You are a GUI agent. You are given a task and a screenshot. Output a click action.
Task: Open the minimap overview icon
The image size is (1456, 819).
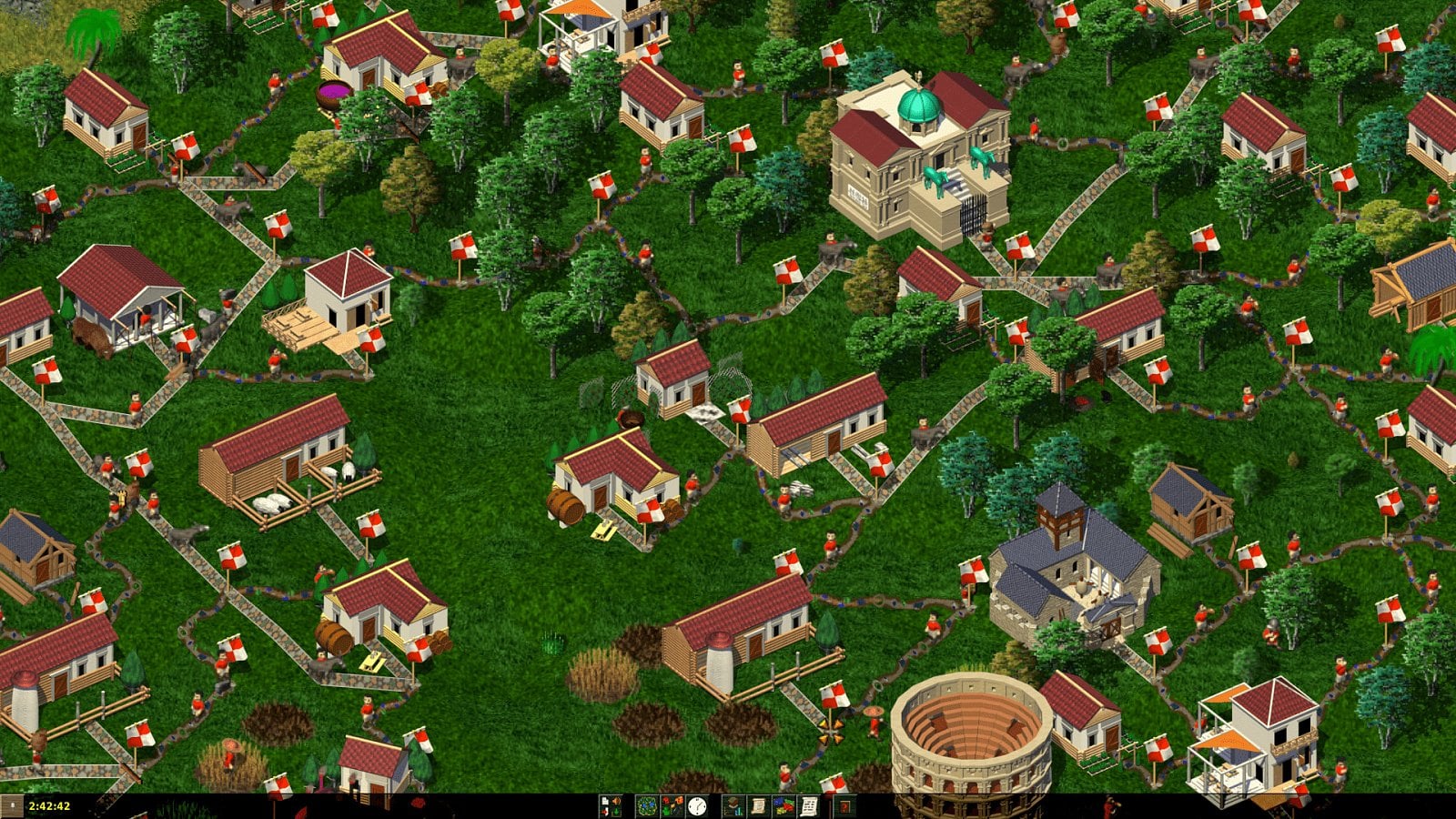(648, 805)
